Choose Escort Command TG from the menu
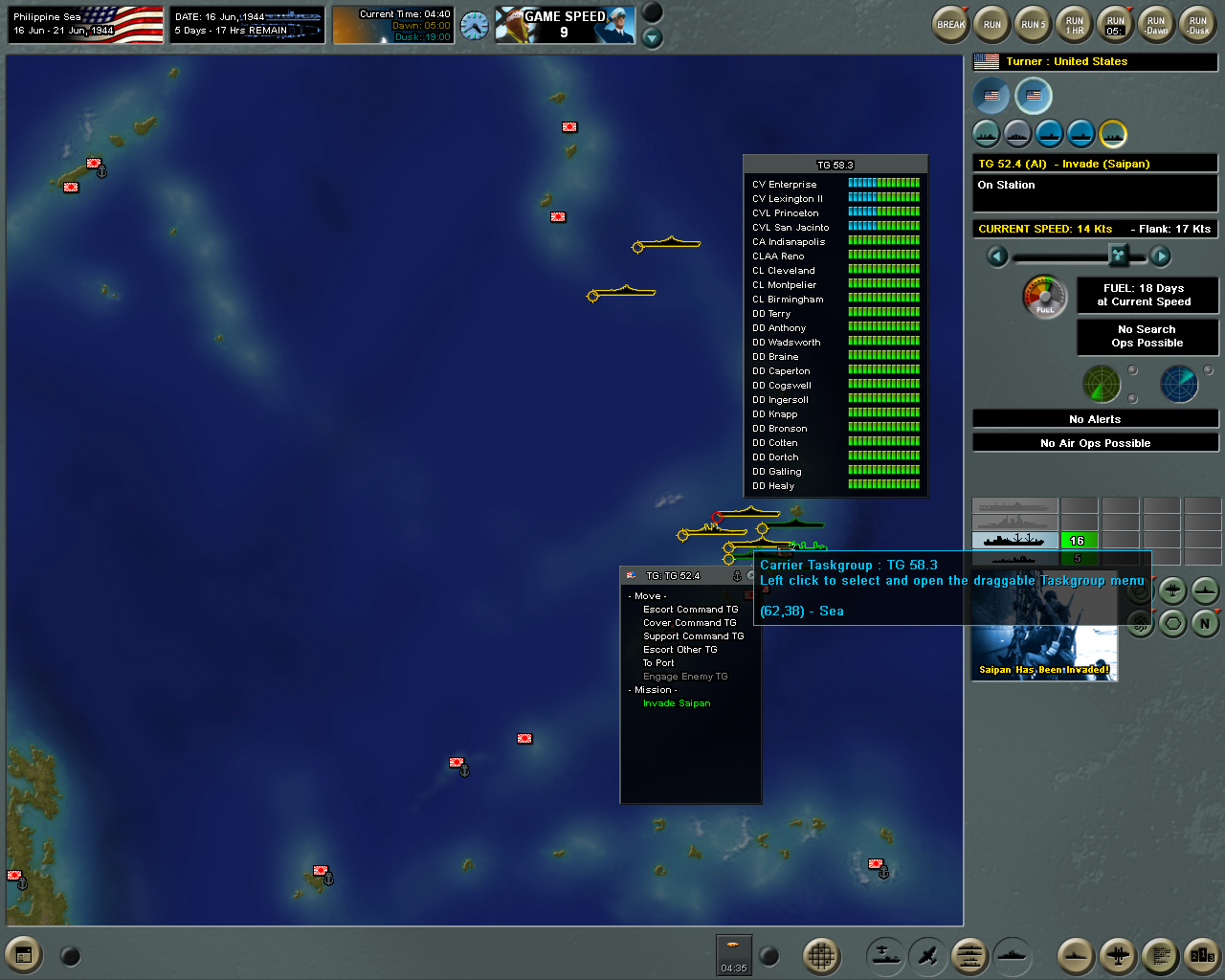The width and height of the screenshot is (1225, 980). pyautogui.click(x=691, y=609)
